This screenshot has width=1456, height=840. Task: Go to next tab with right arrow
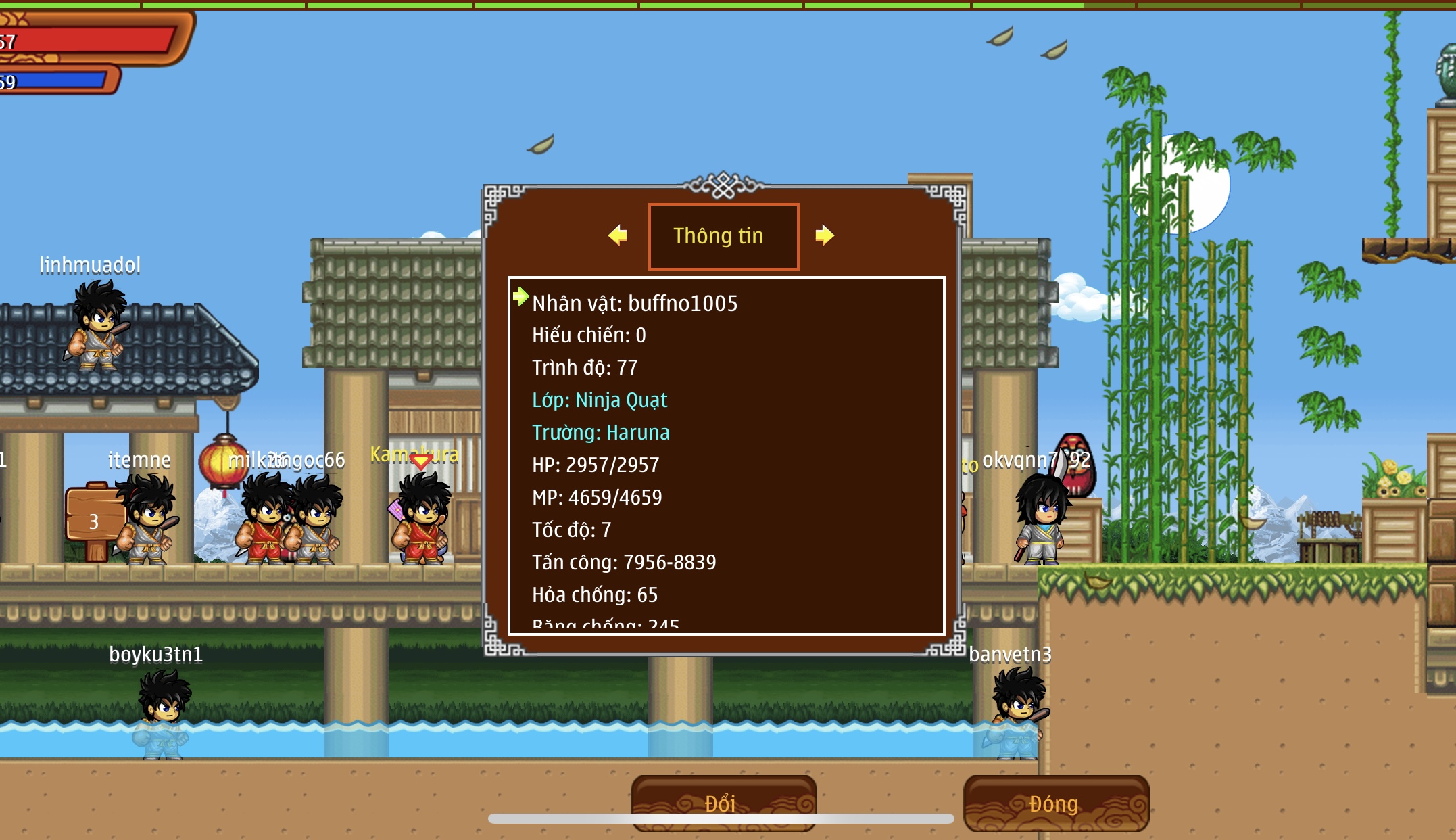(824, 235)
